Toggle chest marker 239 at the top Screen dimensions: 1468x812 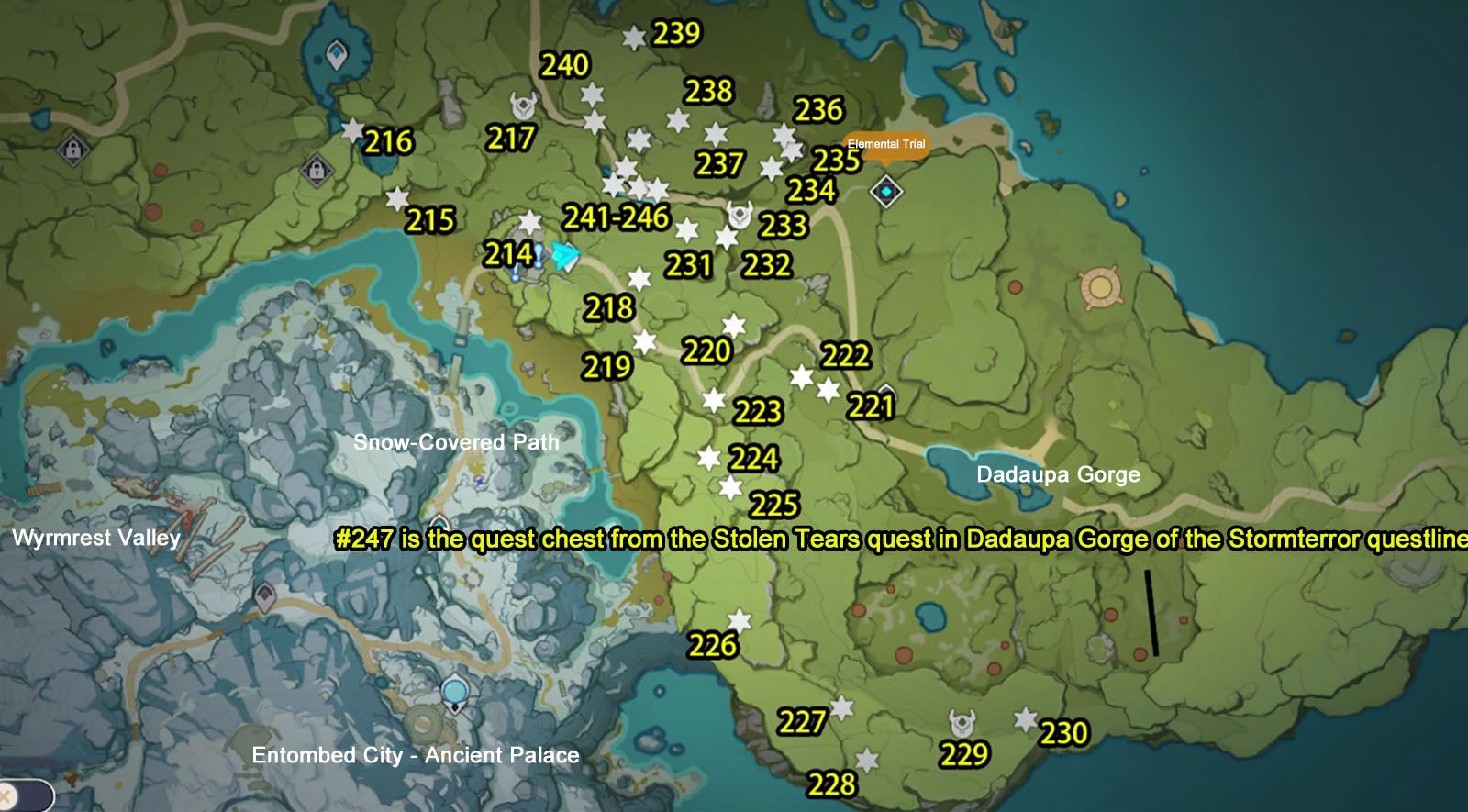click(x=632, y=39)
